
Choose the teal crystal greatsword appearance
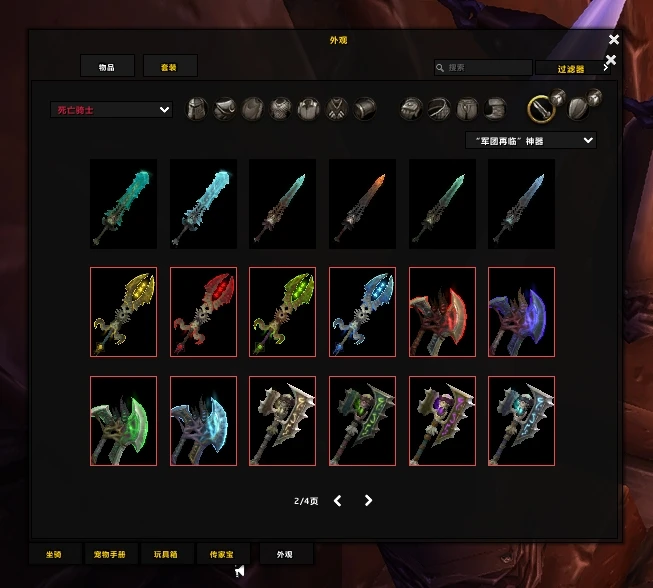pyautogui.click(x=123, y=204)
